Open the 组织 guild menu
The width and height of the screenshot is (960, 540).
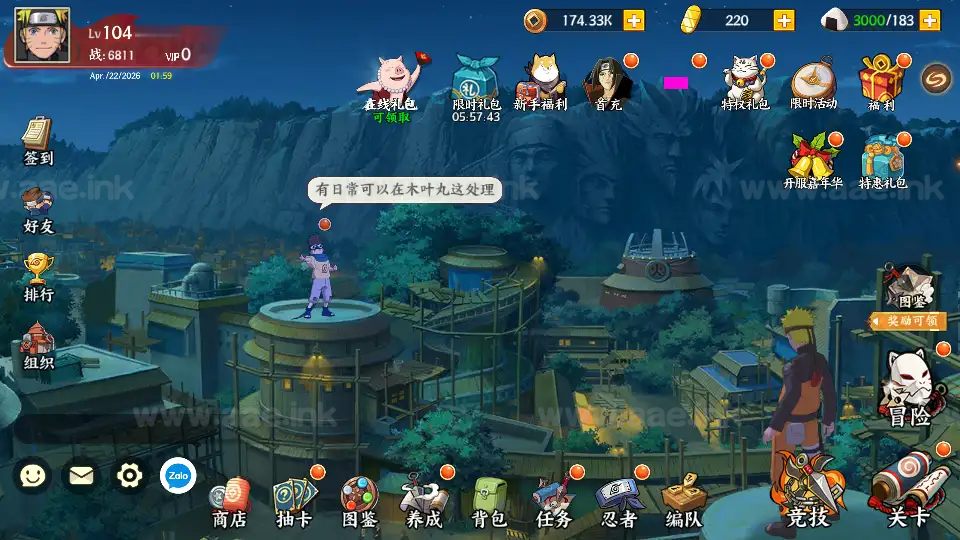coord(38,346)
